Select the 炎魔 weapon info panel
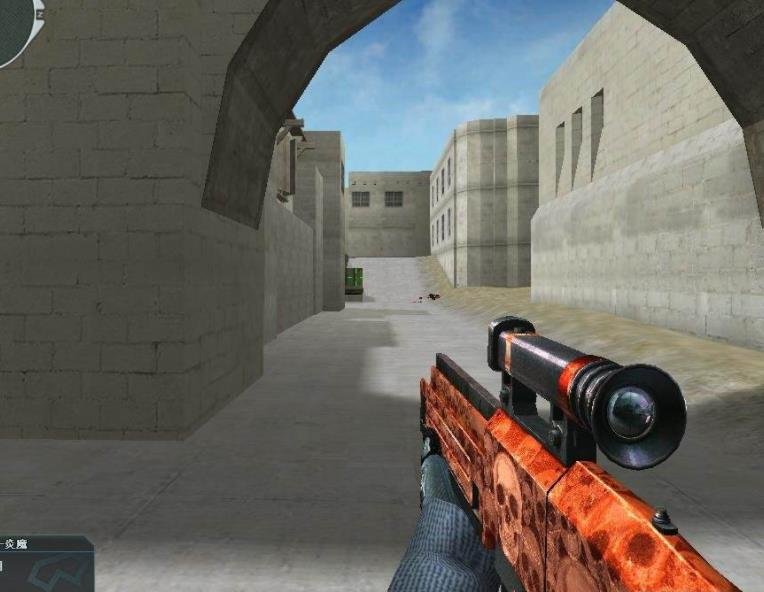 click(x=44, y=565)
